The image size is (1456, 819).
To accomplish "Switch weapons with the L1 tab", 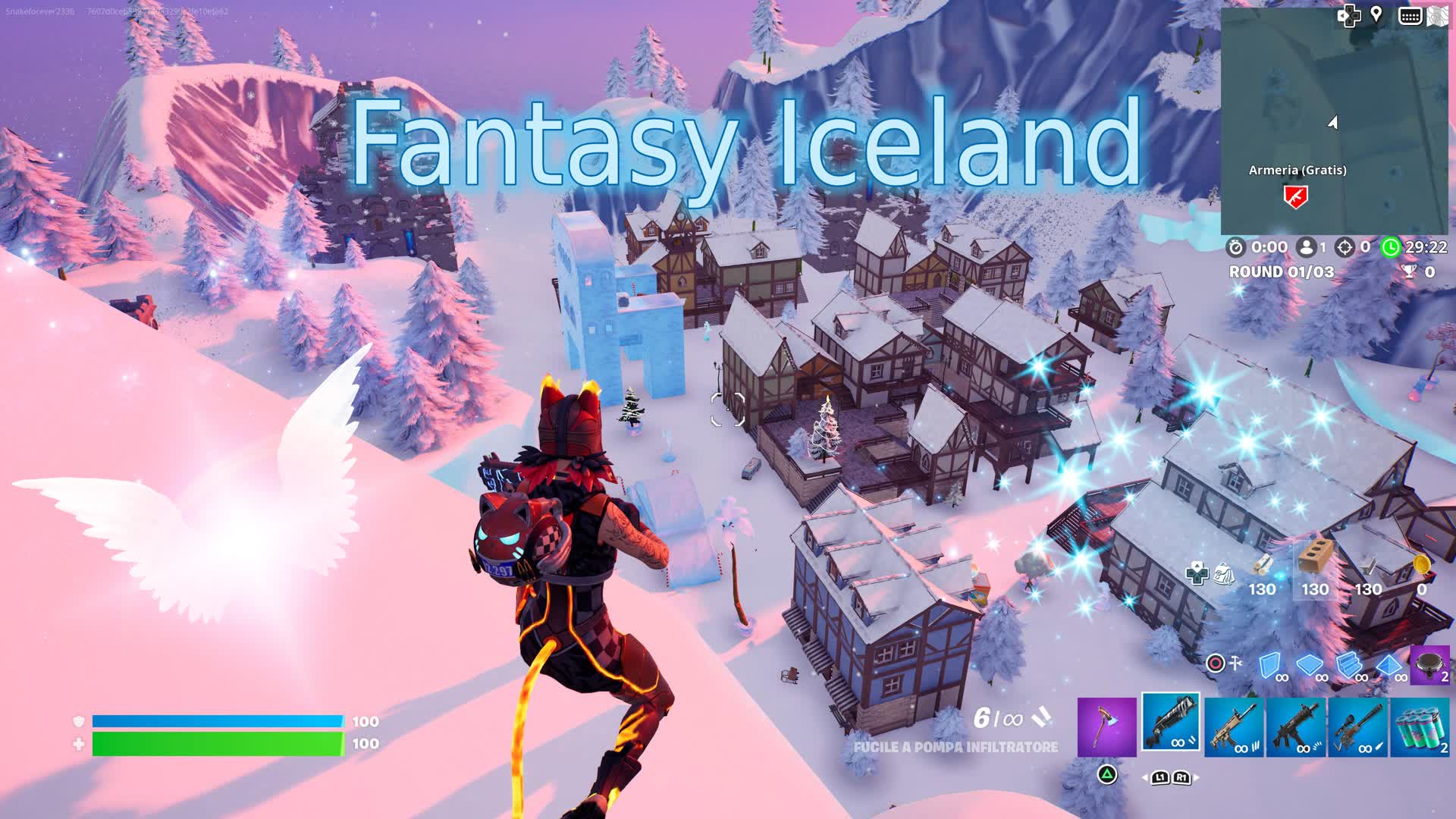I will coord(1160,778).
